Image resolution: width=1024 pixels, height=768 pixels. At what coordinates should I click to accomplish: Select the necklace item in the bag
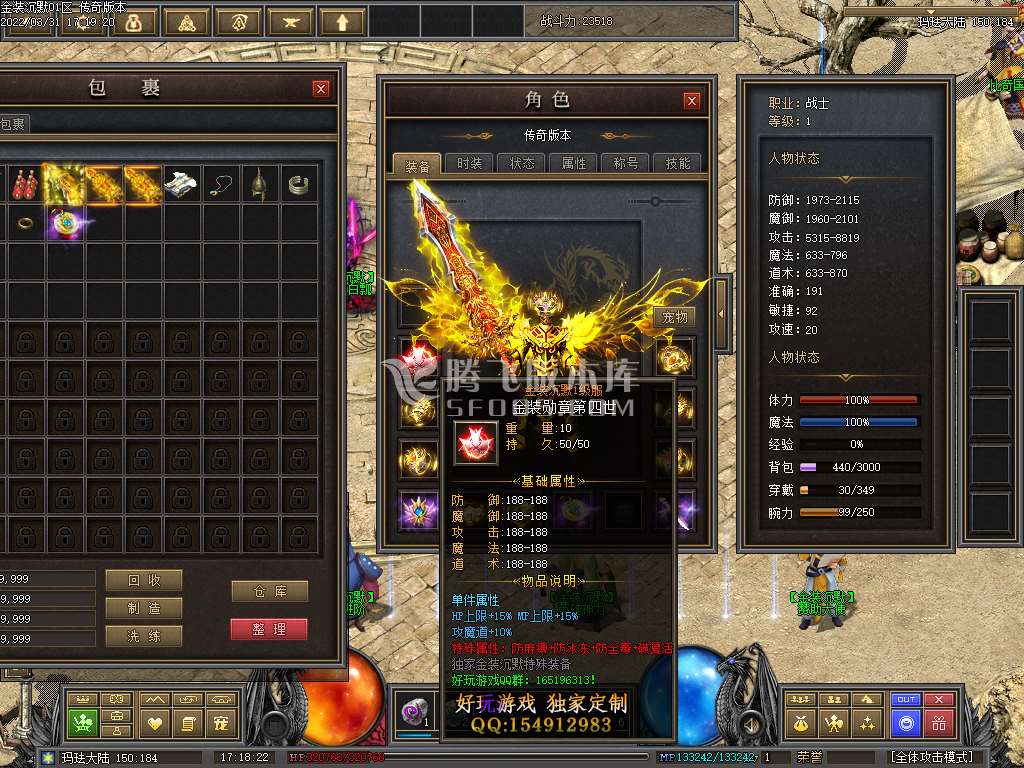click(221, 183)
